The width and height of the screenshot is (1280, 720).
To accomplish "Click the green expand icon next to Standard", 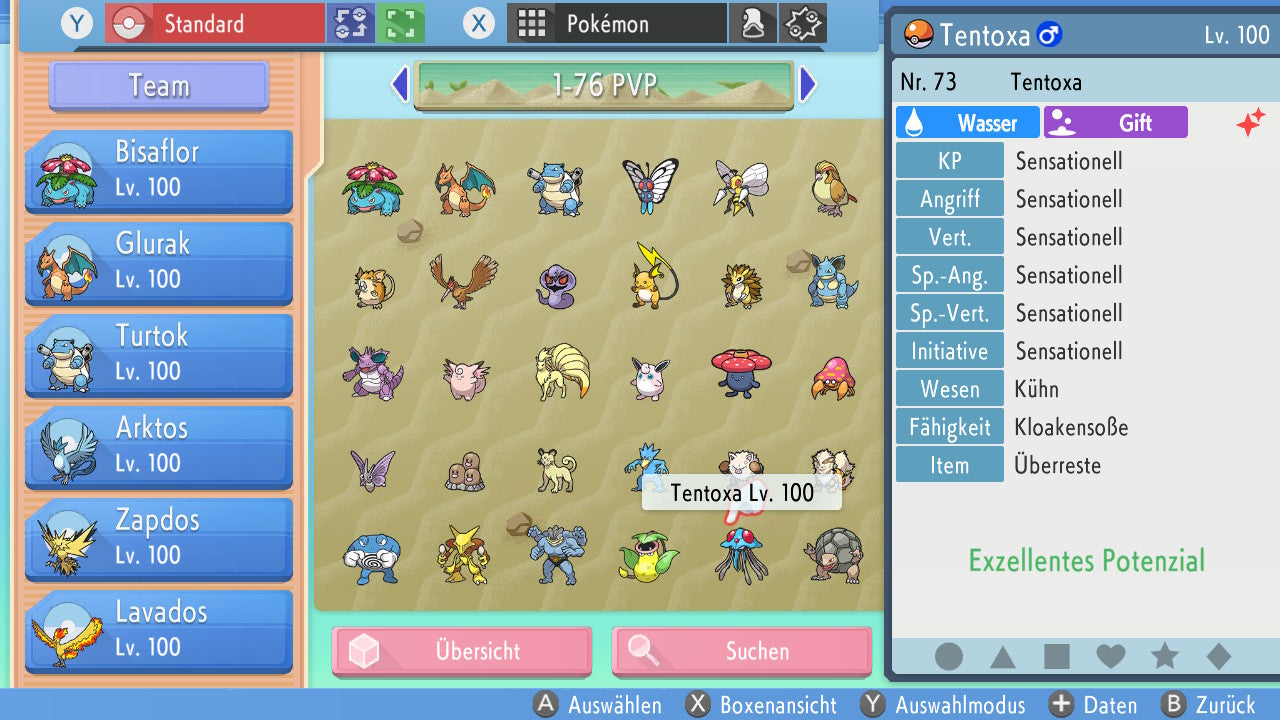I will click(x=398, y=22).
